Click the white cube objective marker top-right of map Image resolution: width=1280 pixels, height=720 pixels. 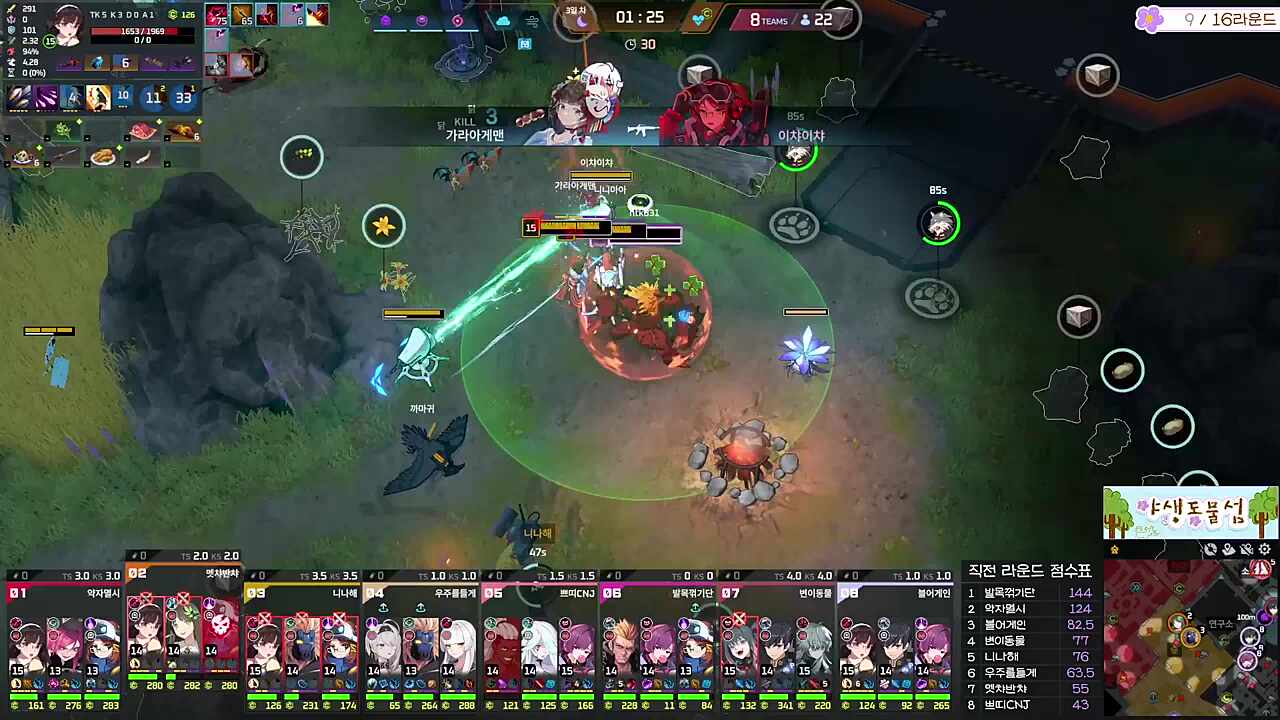[x=1097, y=73]
